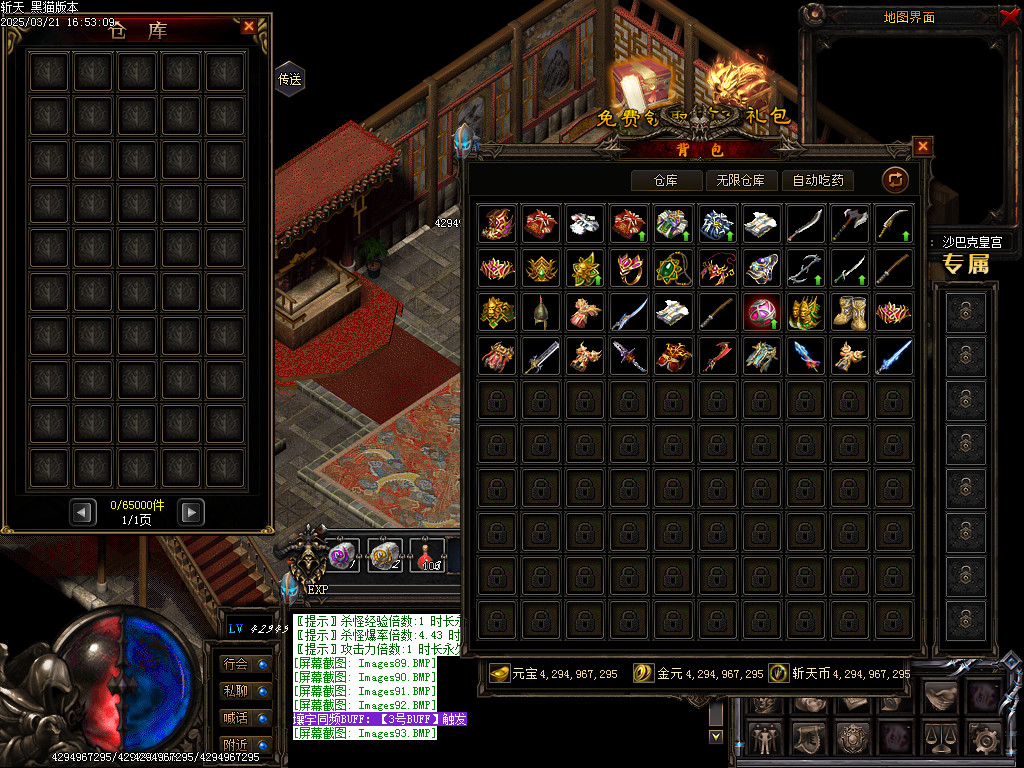Use the red potion hotbar slot
Image resolution: width=1024 pixels, height=768 pixels.
(x=429, y=554)
